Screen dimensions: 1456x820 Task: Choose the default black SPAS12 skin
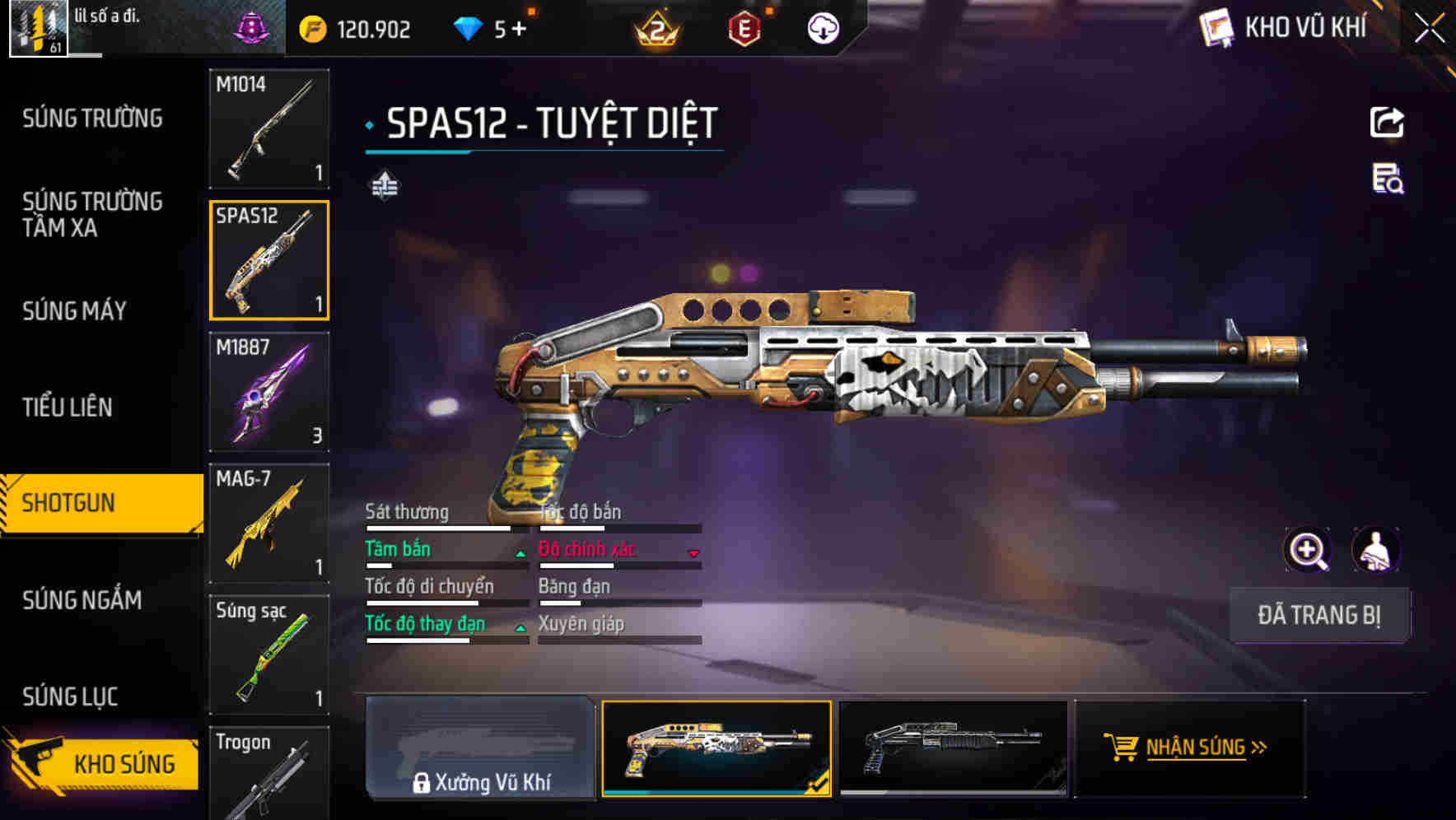(953, 748)
